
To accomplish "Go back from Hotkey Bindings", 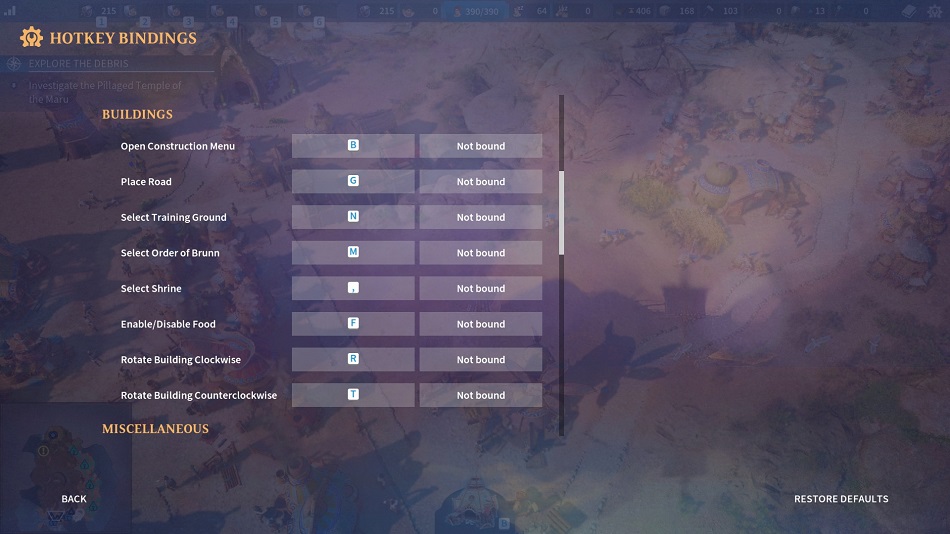I will [74, 499].
